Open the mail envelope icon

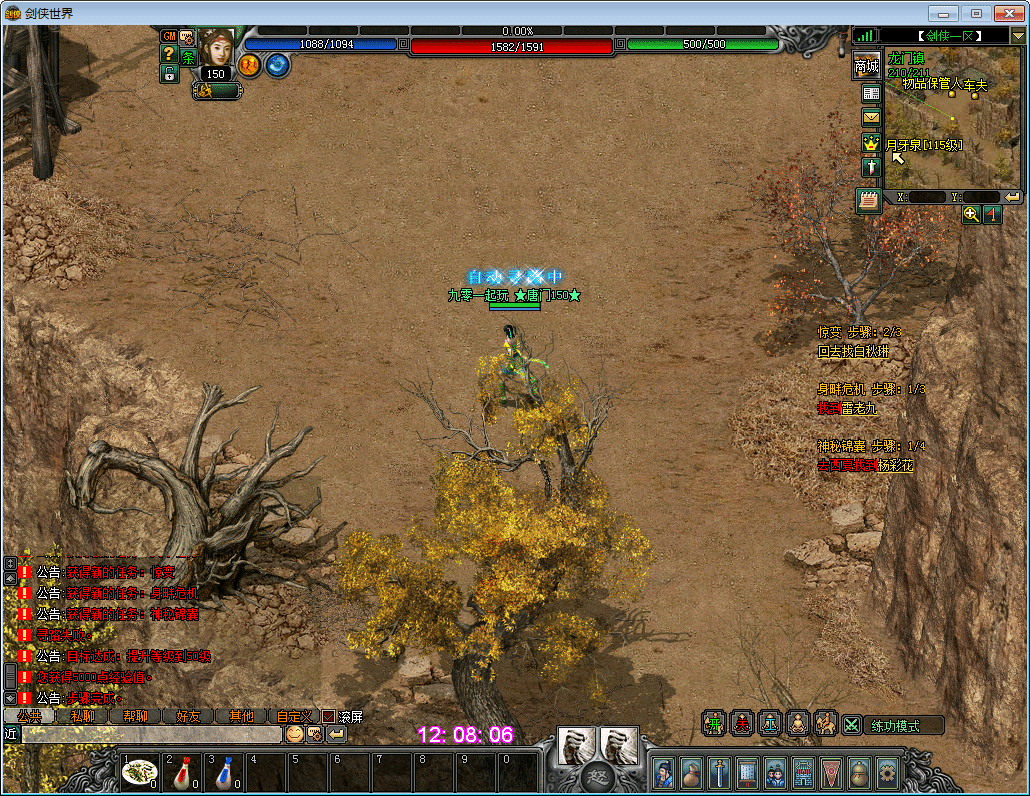pyautogui.click(x=871, y=117)
